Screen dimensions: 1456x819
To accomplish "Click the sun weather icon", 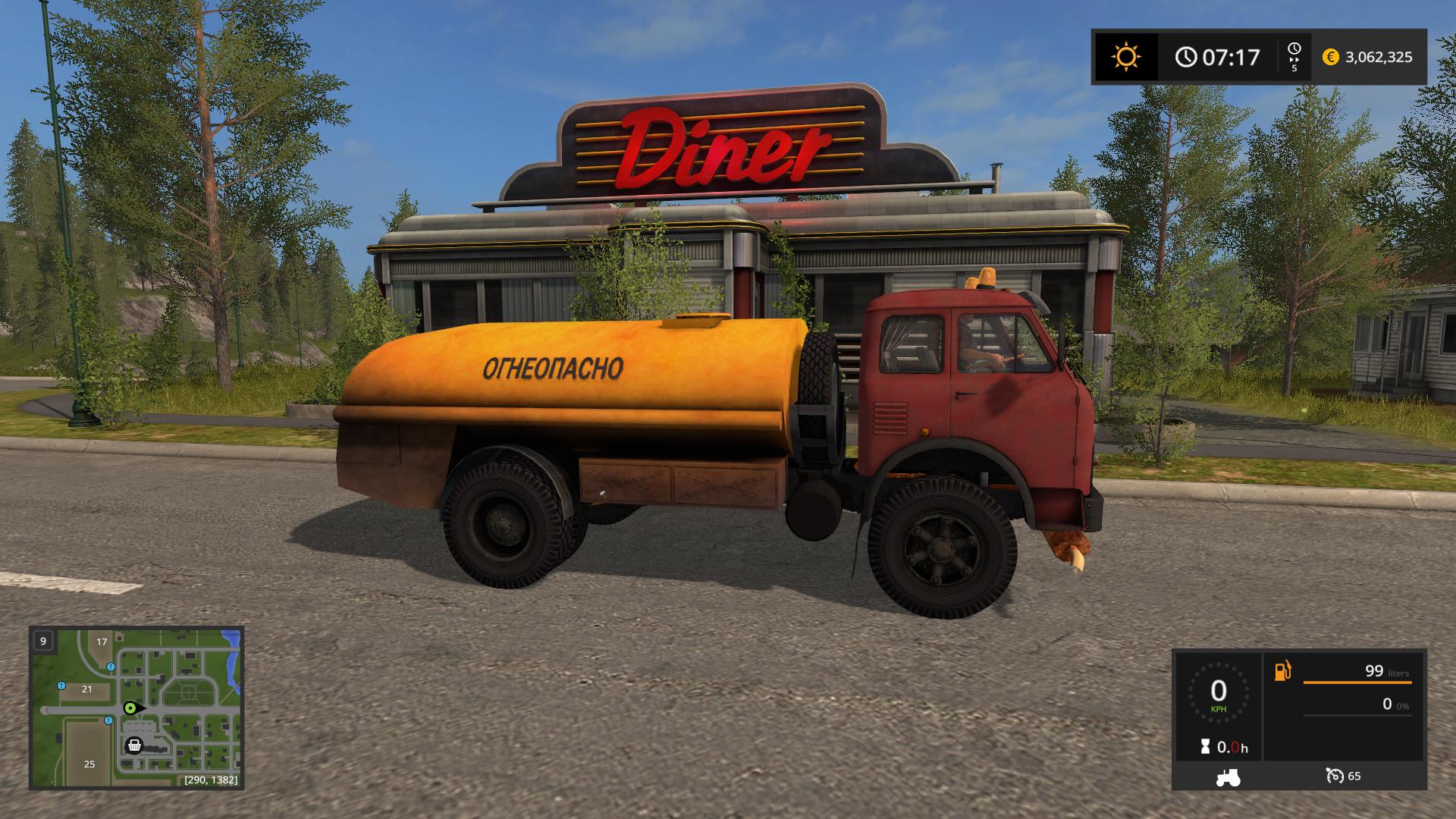I will [1125, 57].
